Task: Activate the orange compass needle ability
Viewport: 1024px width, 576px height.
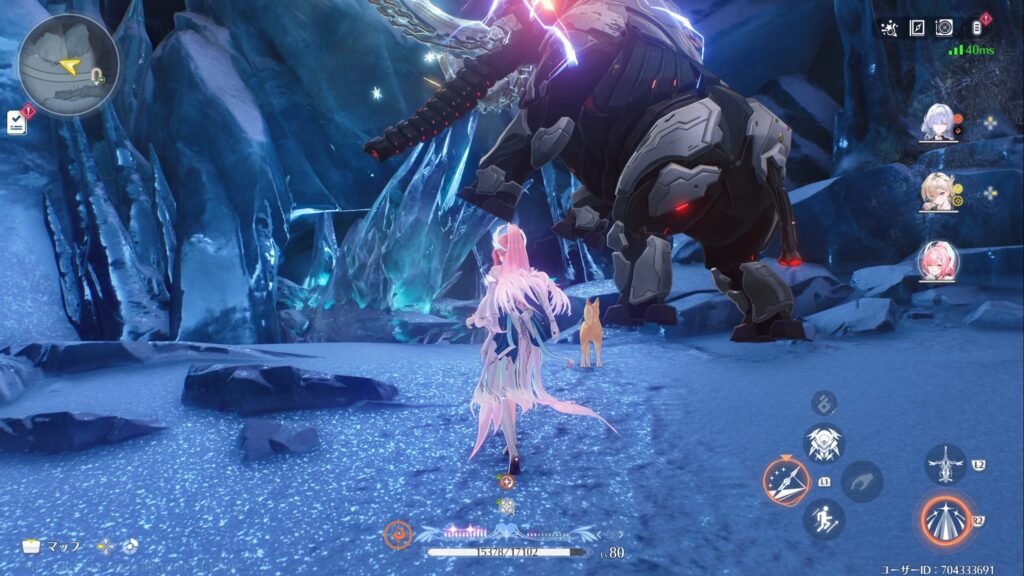Action: click(786, 482)
